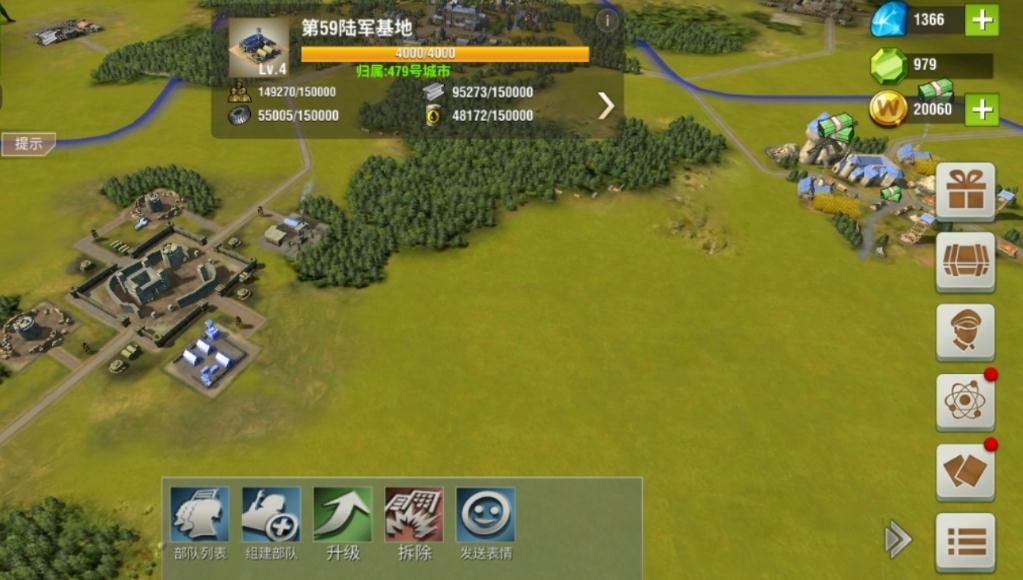Open the cards menu
Viewport: 1023px width, 580px height.
coord(965,471)
